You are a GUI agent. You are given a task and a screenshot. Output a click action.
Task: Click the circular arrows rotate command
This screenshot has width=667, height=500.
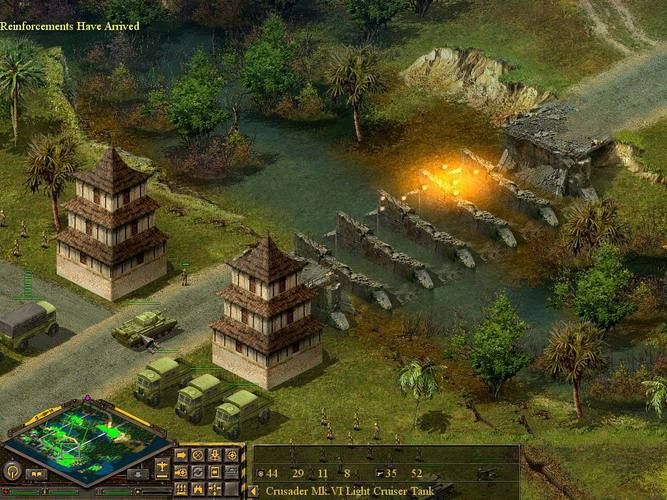point(198,472)
